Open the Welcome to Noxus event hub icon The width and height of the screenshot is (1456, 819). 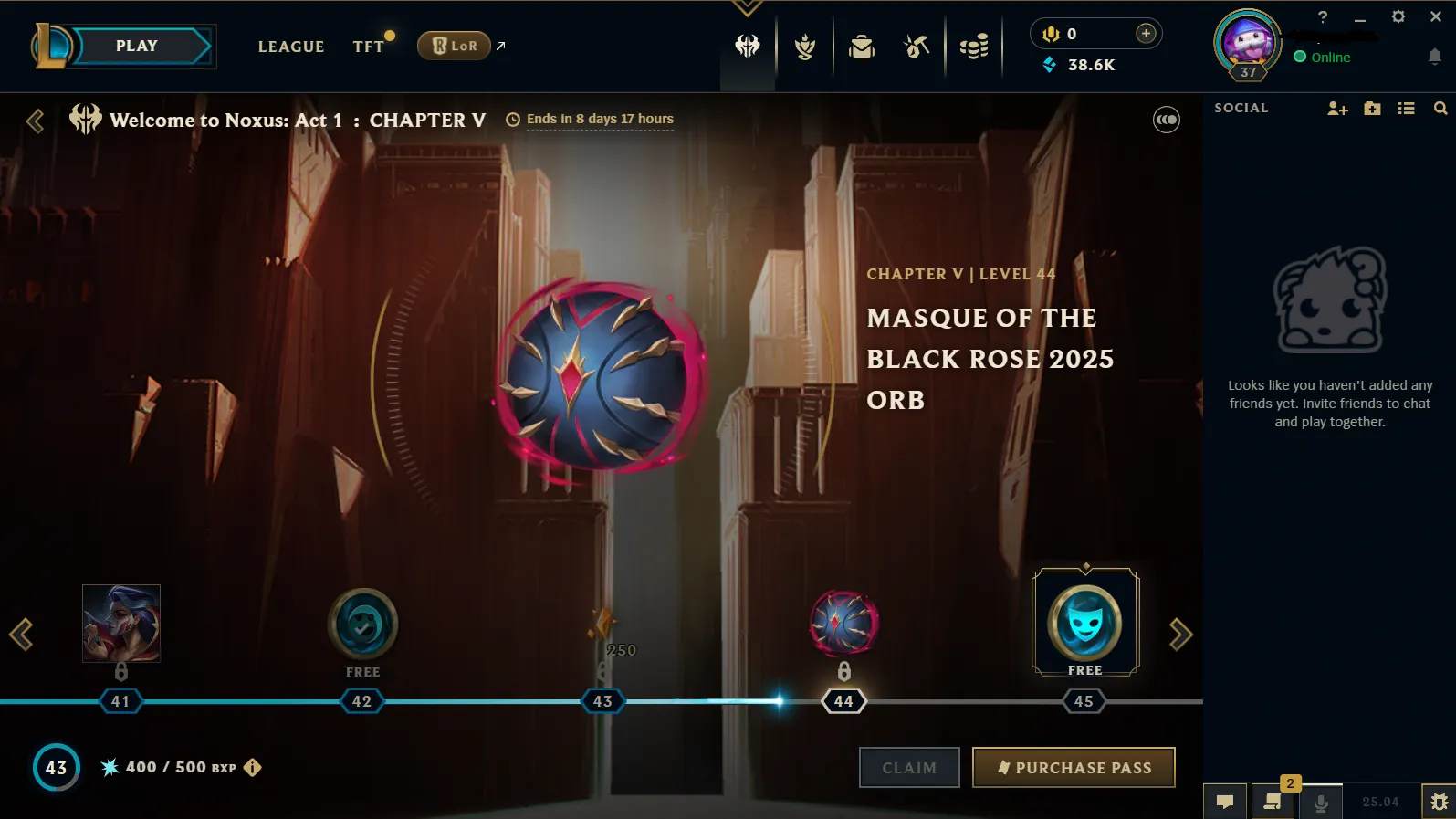(748, 45)
